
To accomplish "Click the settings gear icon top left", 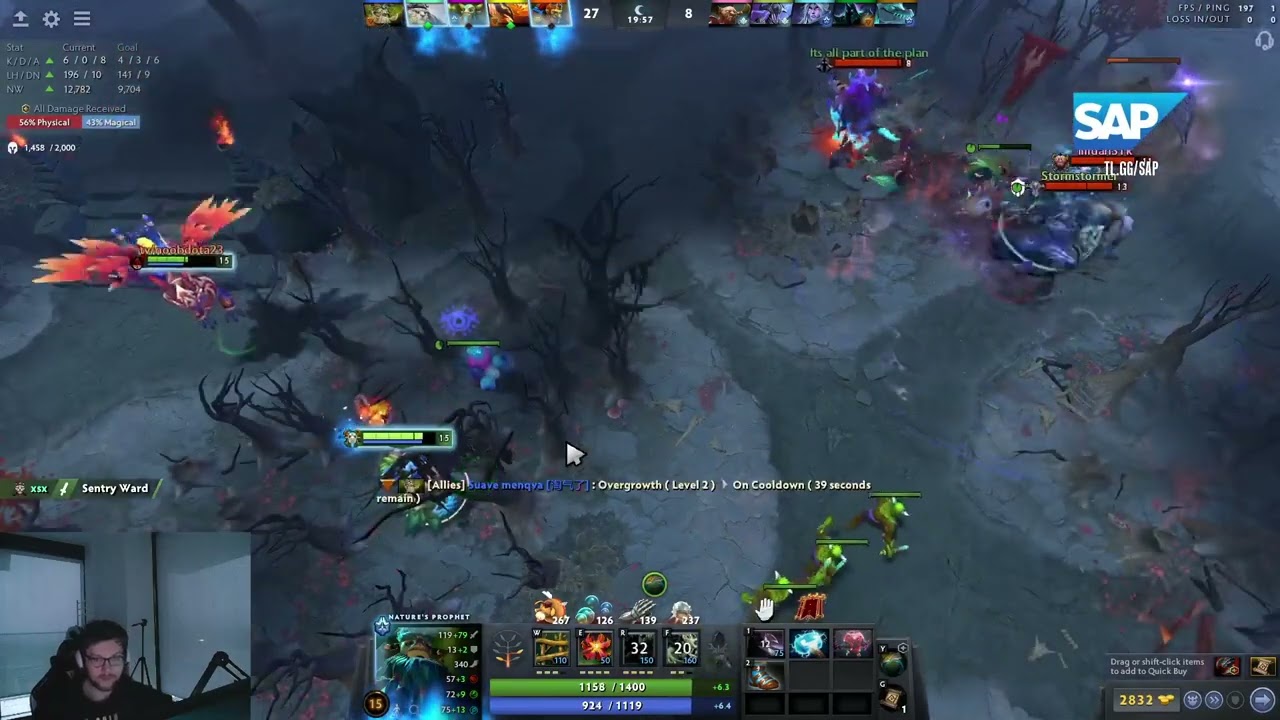I will tap(52, 18).
